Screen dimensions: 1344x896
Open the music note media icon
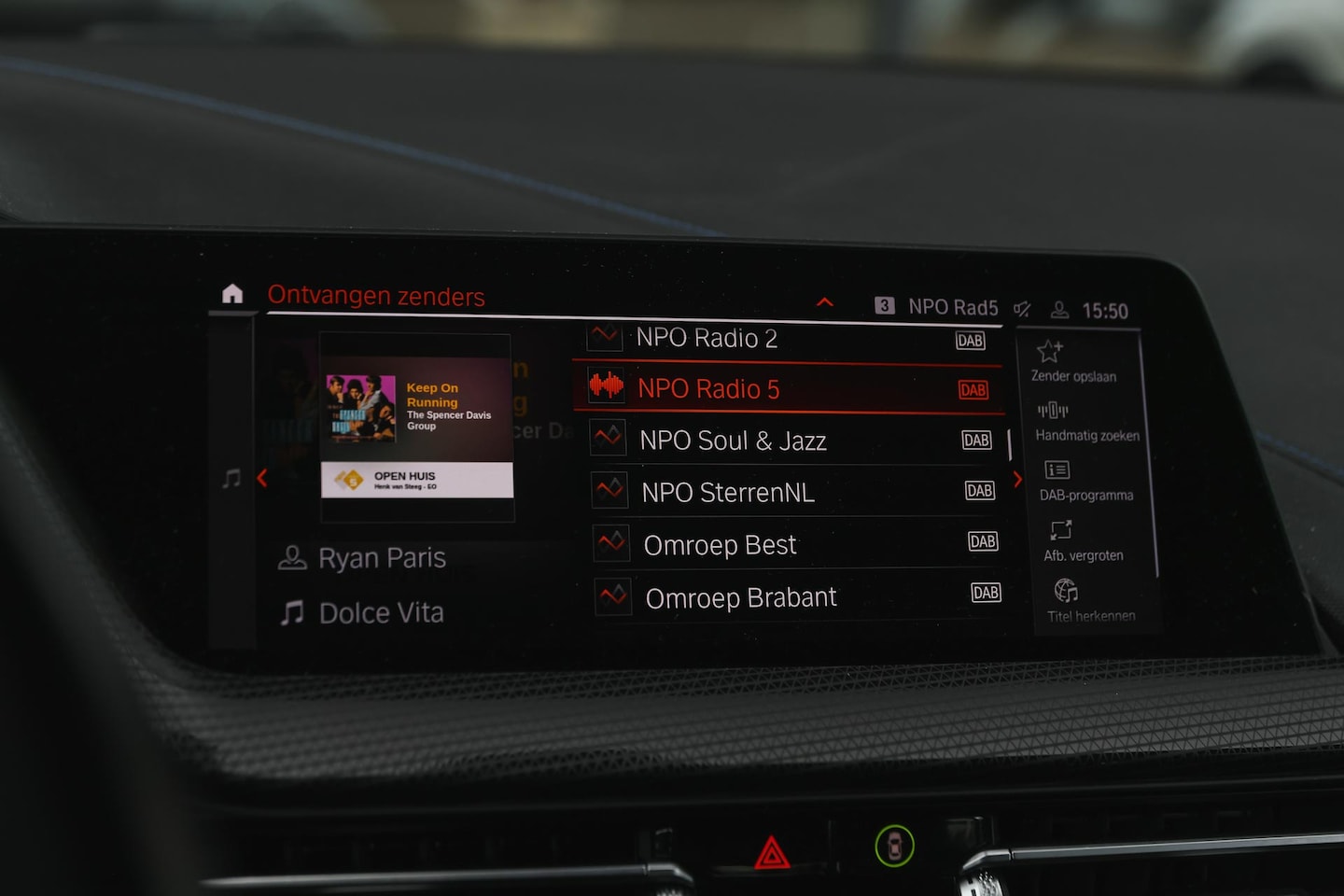tap(231, 479)
